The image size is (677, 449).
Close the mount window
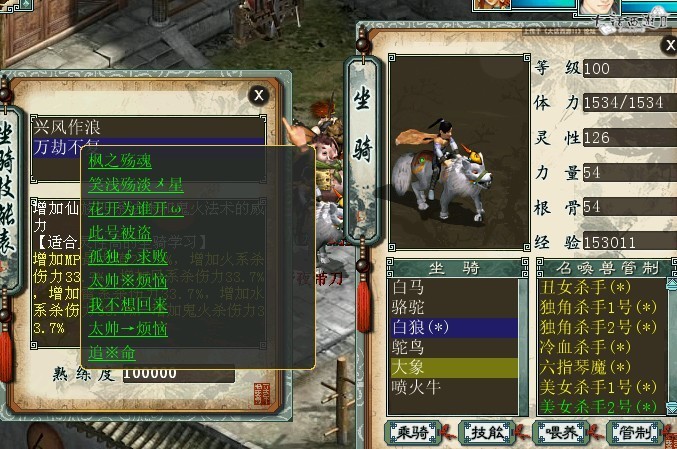tap(668, 46)
